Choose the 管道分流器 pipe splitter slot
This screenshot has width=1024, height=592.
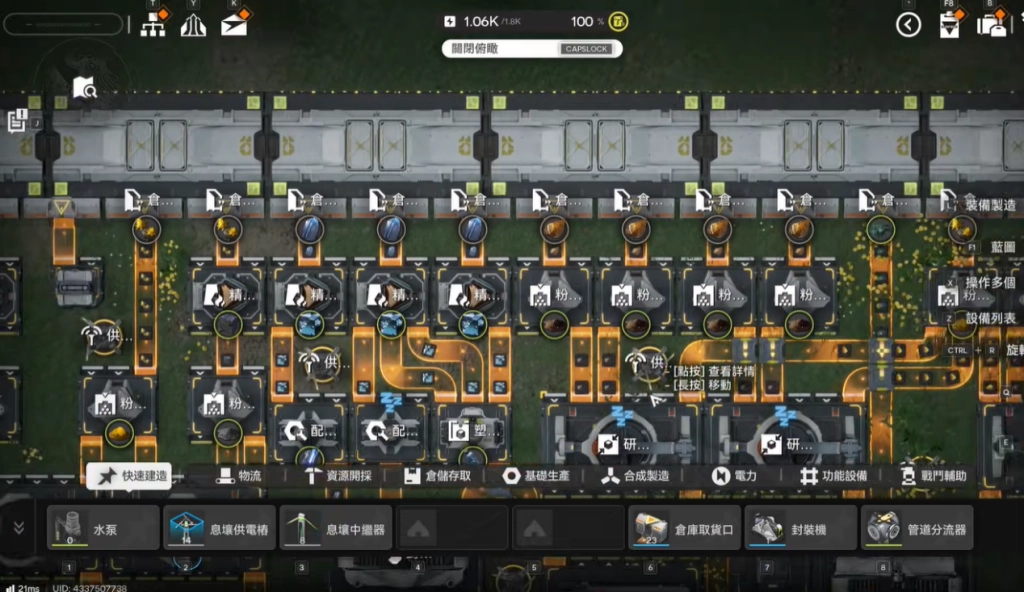click(916, 528)
